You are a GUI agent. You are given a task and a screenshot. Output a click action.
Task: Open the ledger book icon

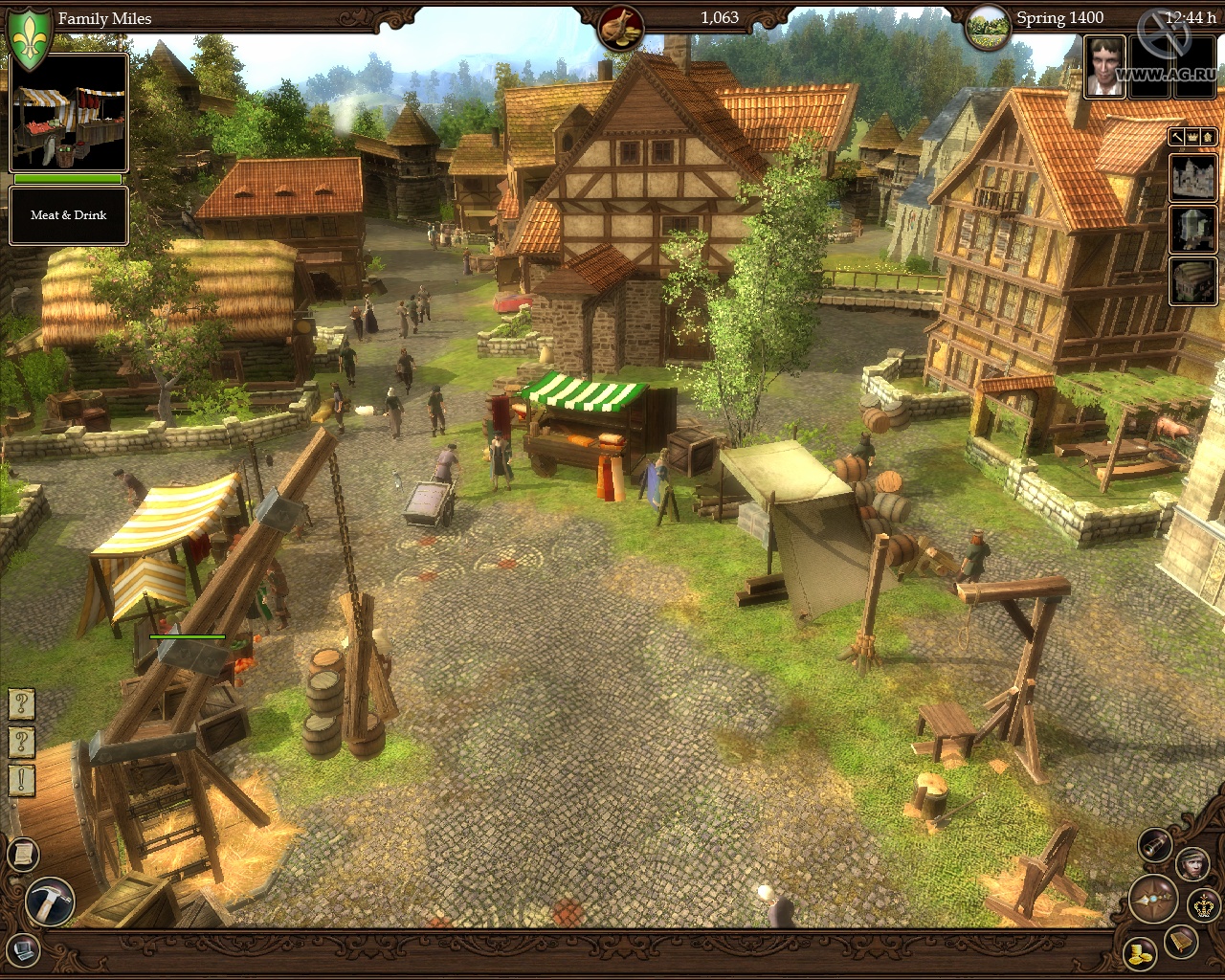1181,942
